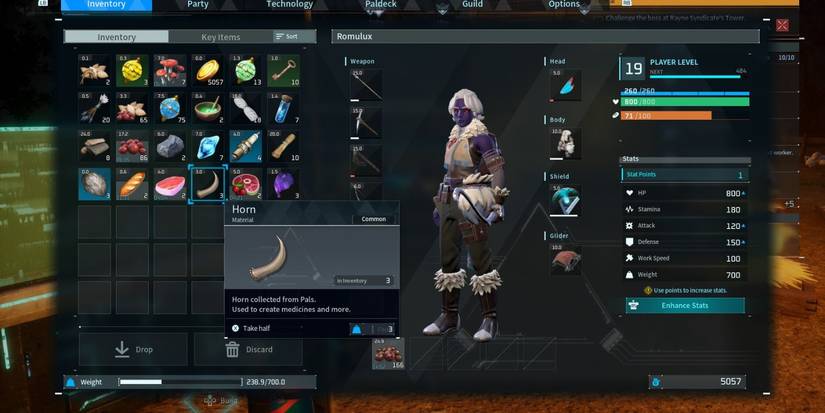Choose the bread loaf slot
Viewport: 825px width, 413px height.
click(132, 185)
